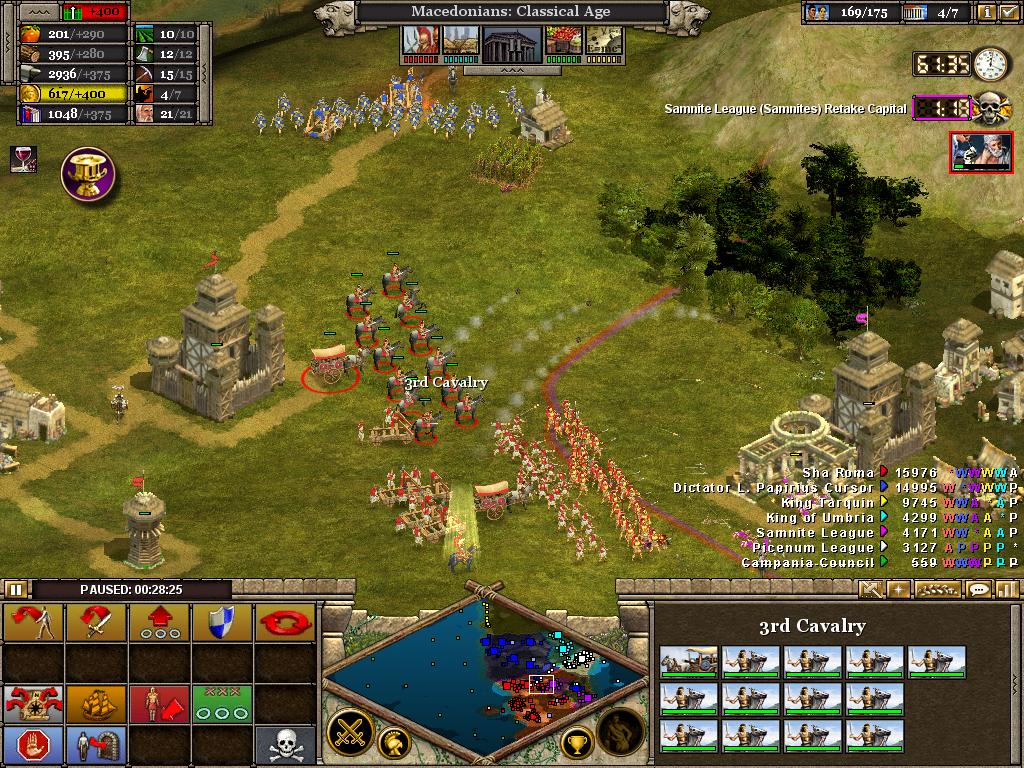Open the temple building research icon
The height and width of the screenshot is (768, 1024).
click(511, 42)
